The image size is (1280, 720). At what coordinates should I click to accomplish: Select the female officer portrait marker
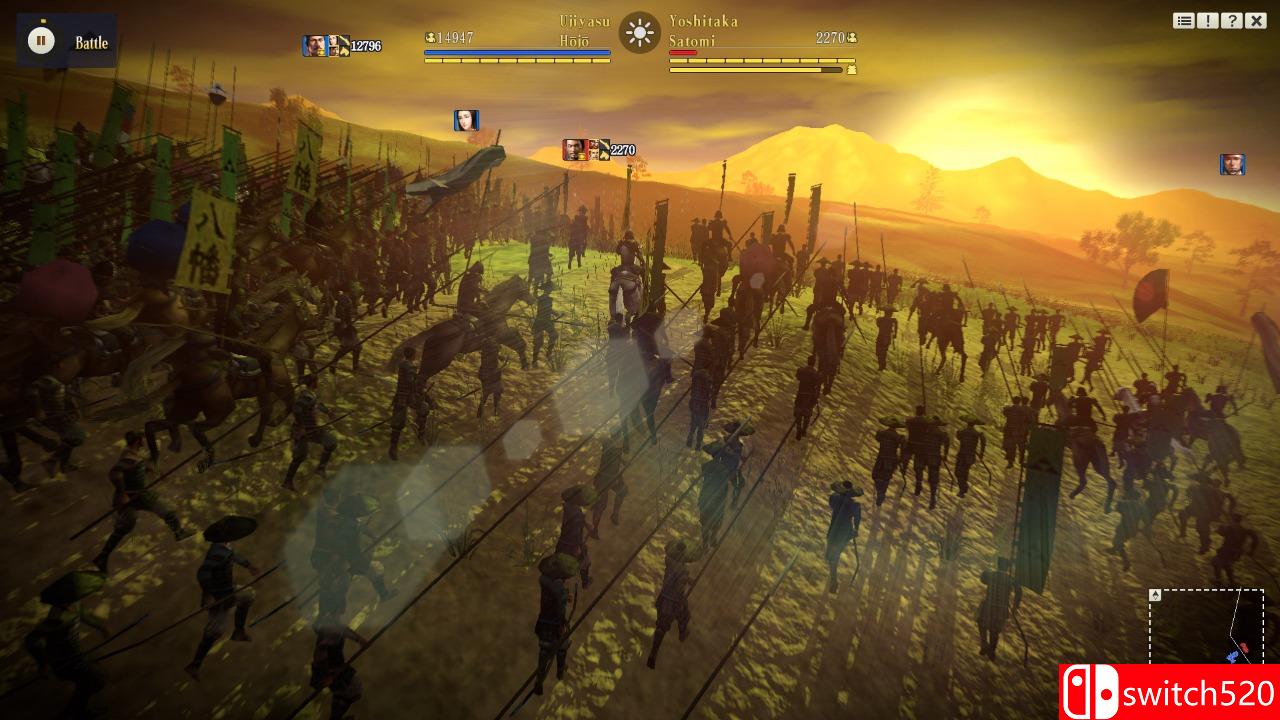pos(466,121)
